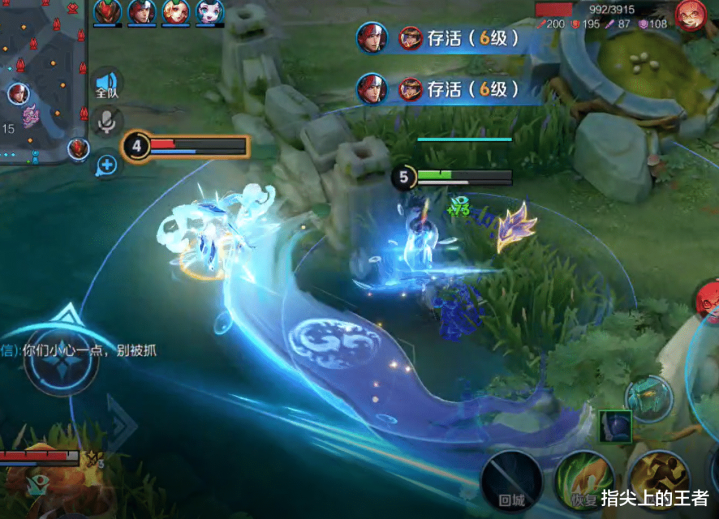Tap the teal armored hero skill icon

tap(648, 398)
